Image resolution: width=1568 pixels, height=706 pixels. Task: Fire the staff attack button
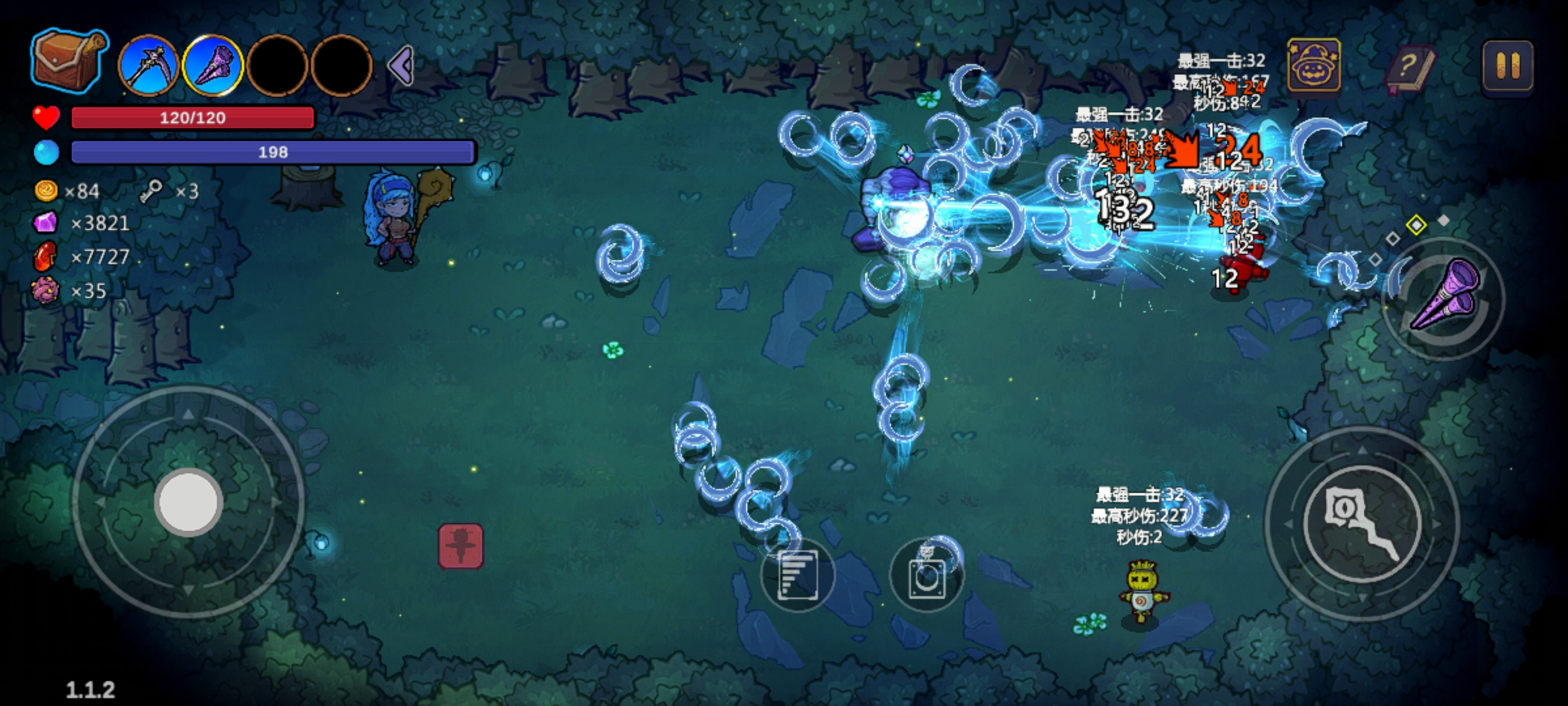1363,523
